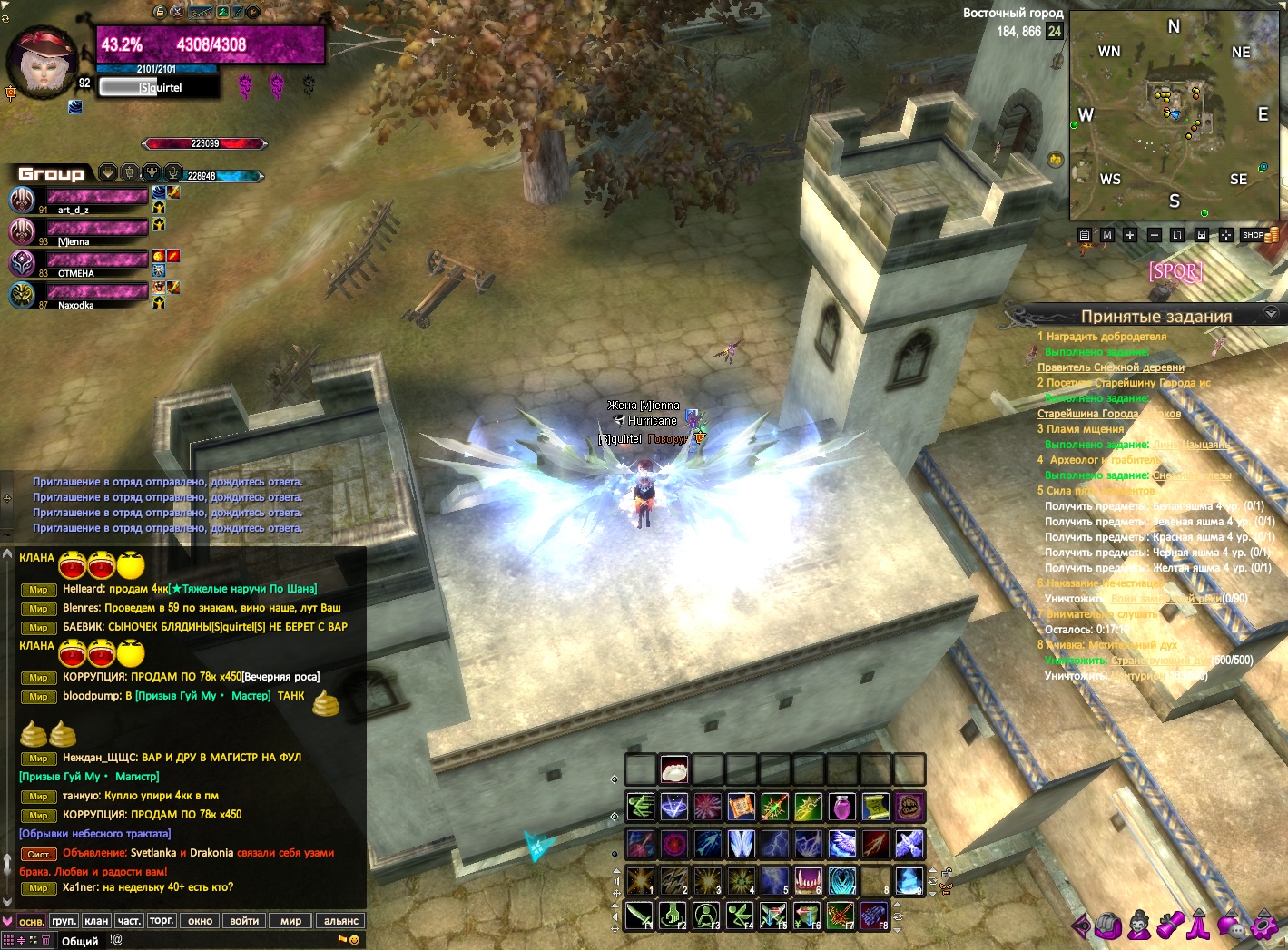
Task: Activate the green sword attack skill on F1
Action: point(639,915)
